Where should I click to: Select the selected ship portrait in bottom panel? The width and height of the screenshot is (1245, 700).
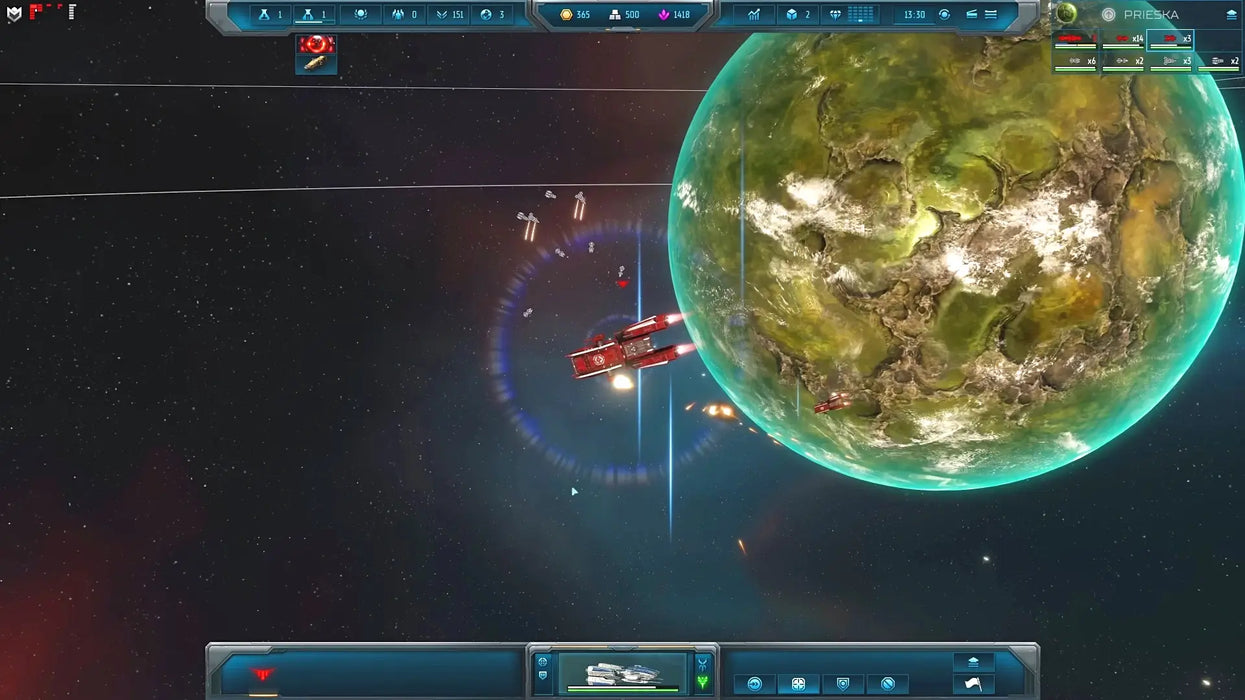pos(621,672)
